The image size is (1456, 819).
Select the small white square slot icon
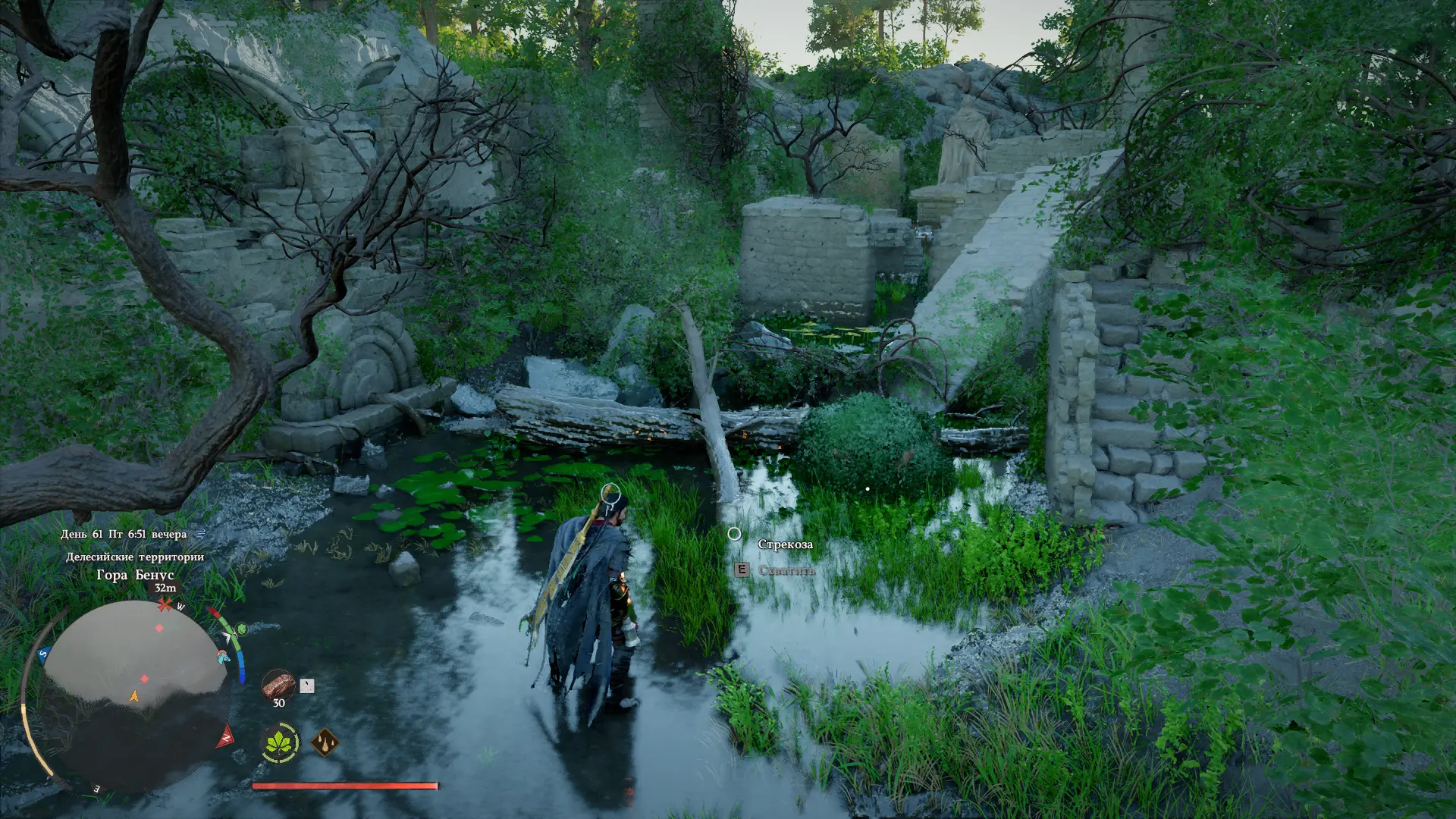coord(306,686)
